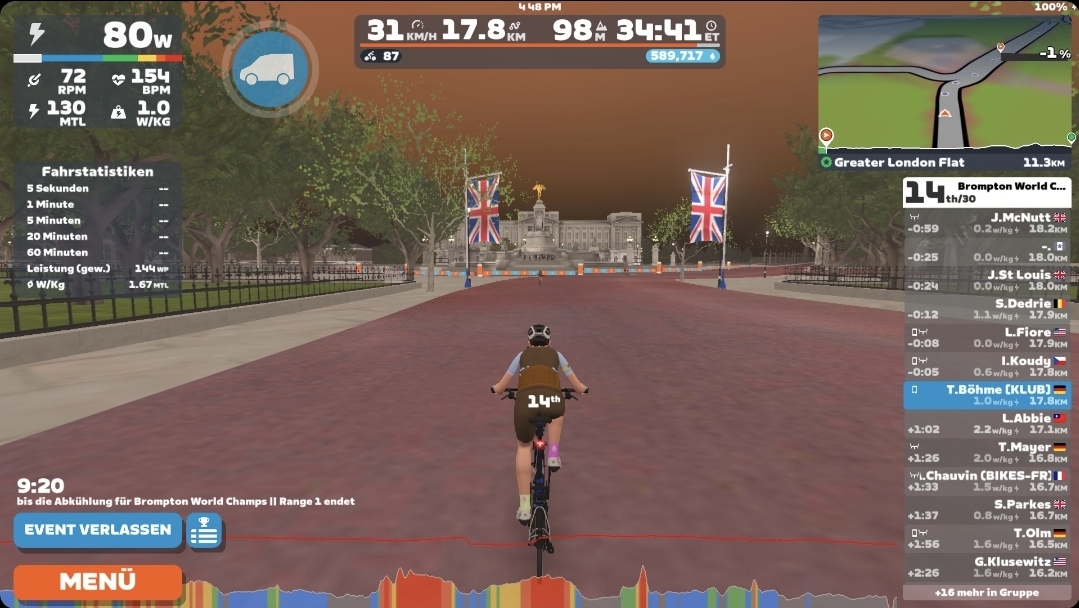Screen dimensions: 1079x608
Task: Select rider L.Fiore in the list
Action: tap(986, 338)
